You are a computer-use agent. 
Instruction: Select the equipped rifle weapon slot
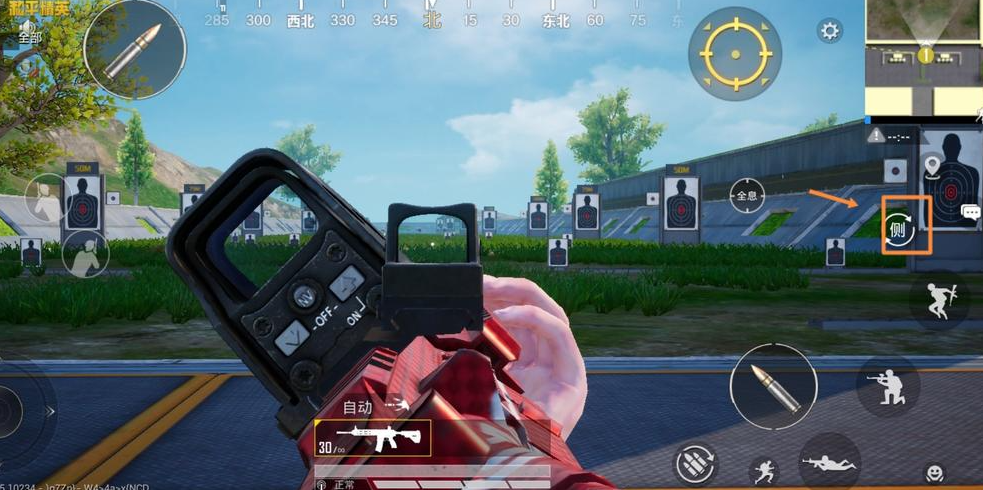coord(372,437)
